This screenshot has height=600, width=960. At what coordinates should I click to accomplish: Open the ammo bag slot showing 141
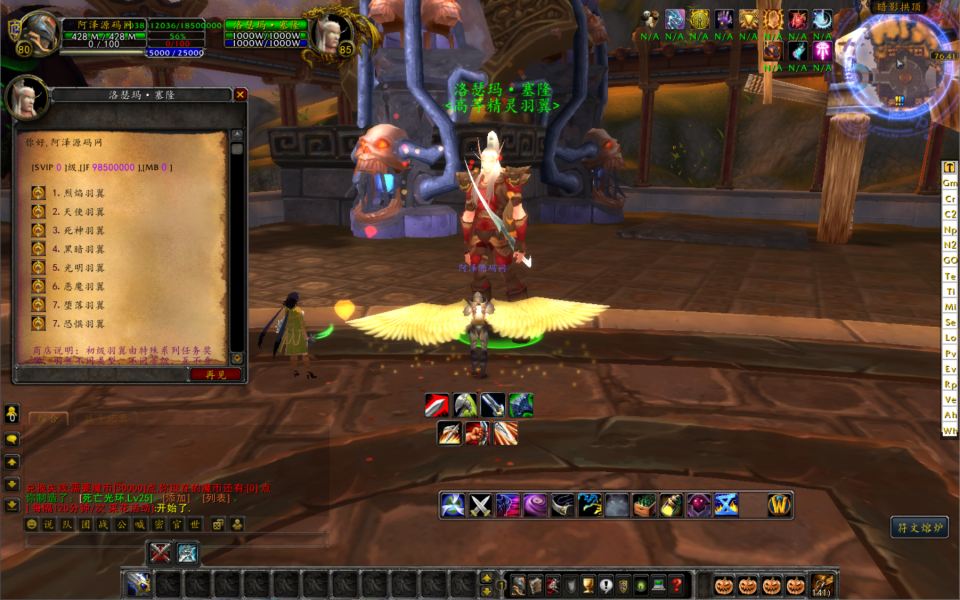pos(824,585)
